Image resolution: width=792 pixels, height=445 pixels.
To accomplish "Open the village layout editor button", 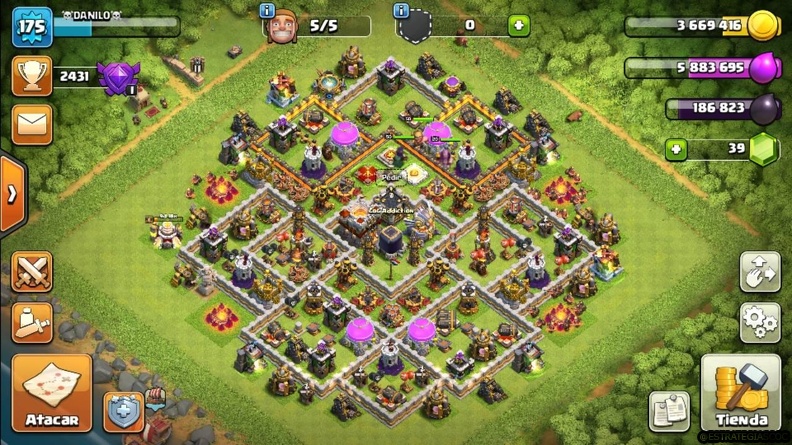I will coord(760,273).
